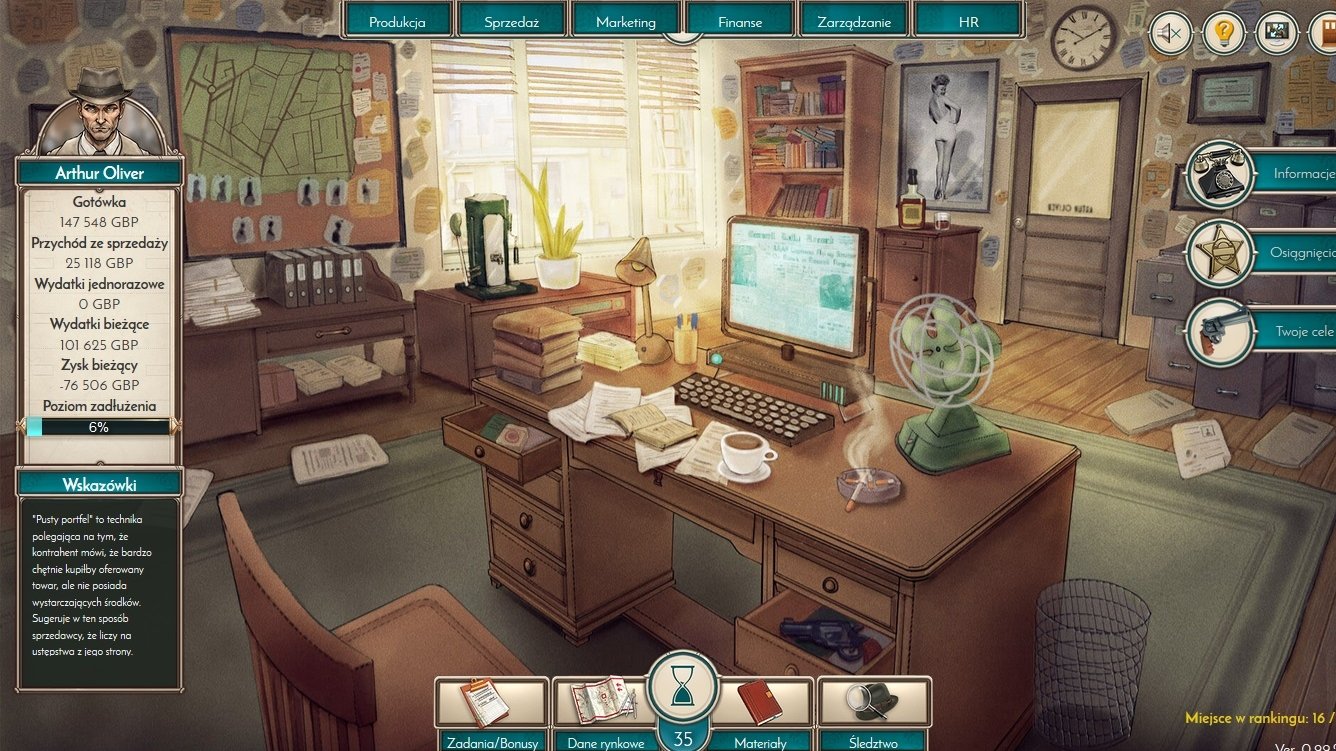The height and width of the screenshot is (751, 1336).
Task: Click the Wskazówki hints panel header
Action: click(99, 485)
